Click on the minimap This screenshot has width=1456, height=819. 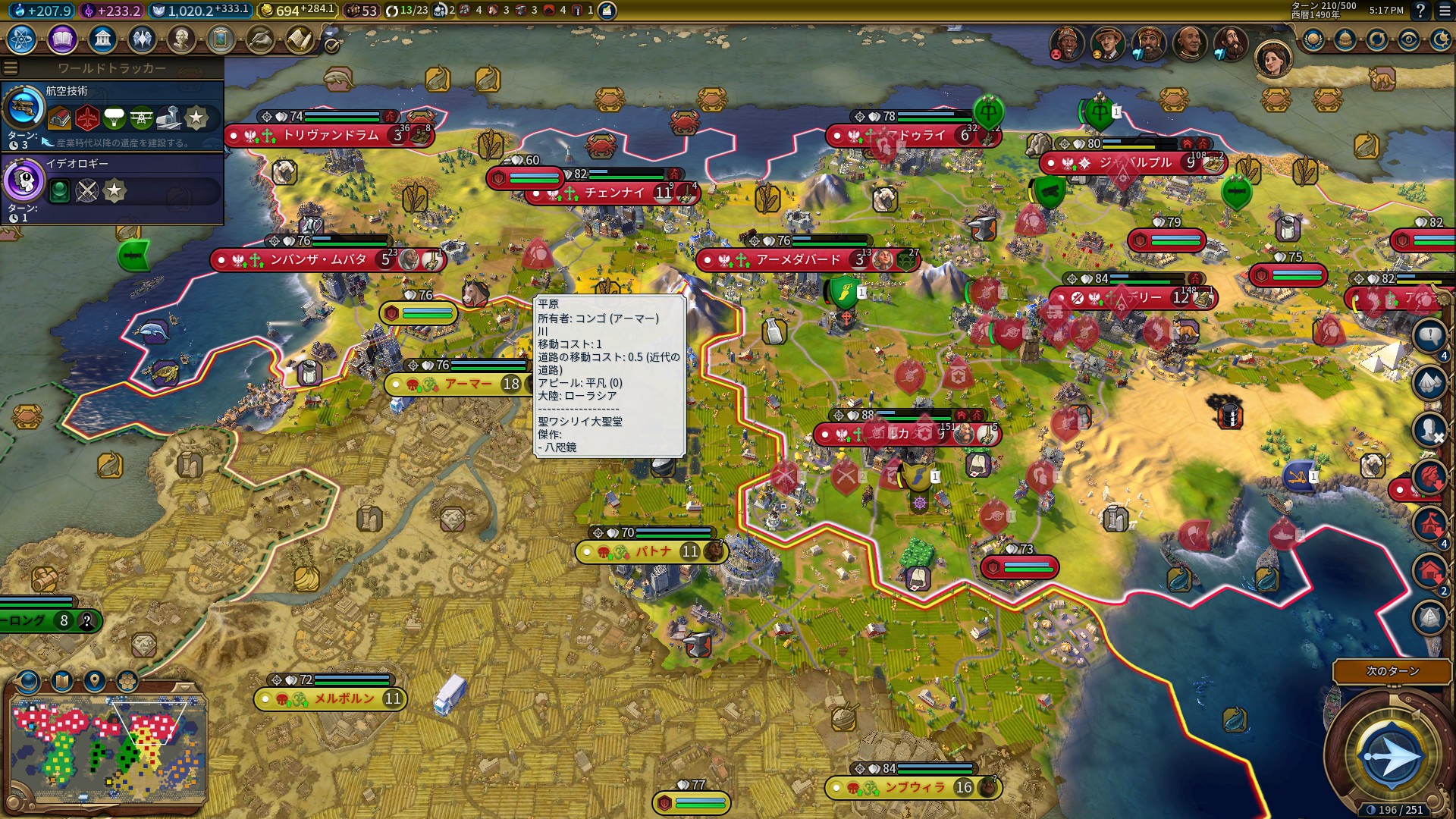tap(108, 751)
